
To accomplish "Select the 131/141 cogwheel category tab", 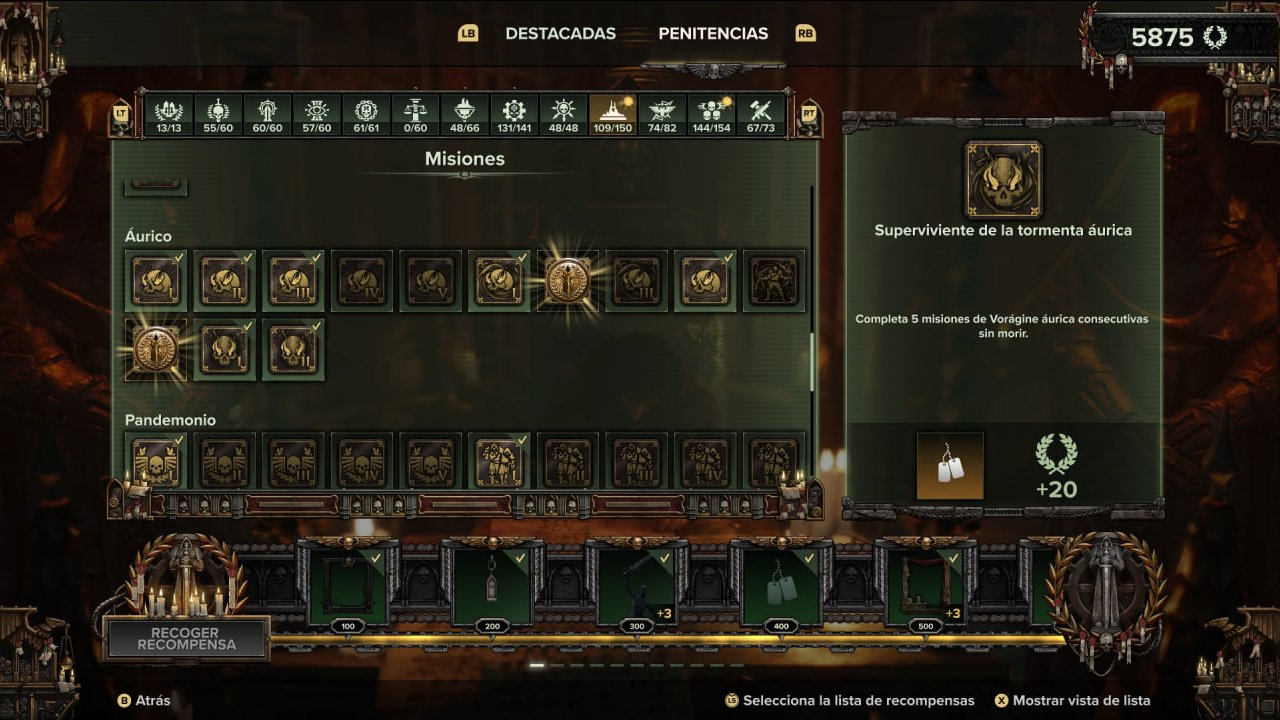I will [x=514, y=116].
